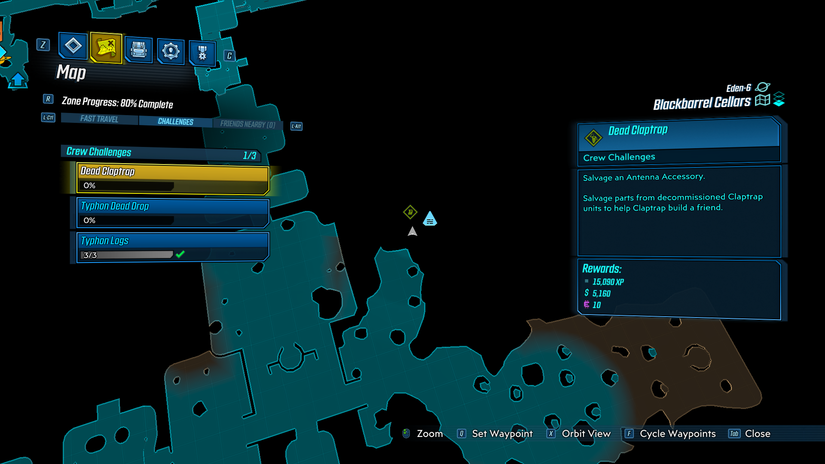Open the Skills tab with gear icon
Image resolution: width=825 pixels, height=464 pixels.
(171, 48)
